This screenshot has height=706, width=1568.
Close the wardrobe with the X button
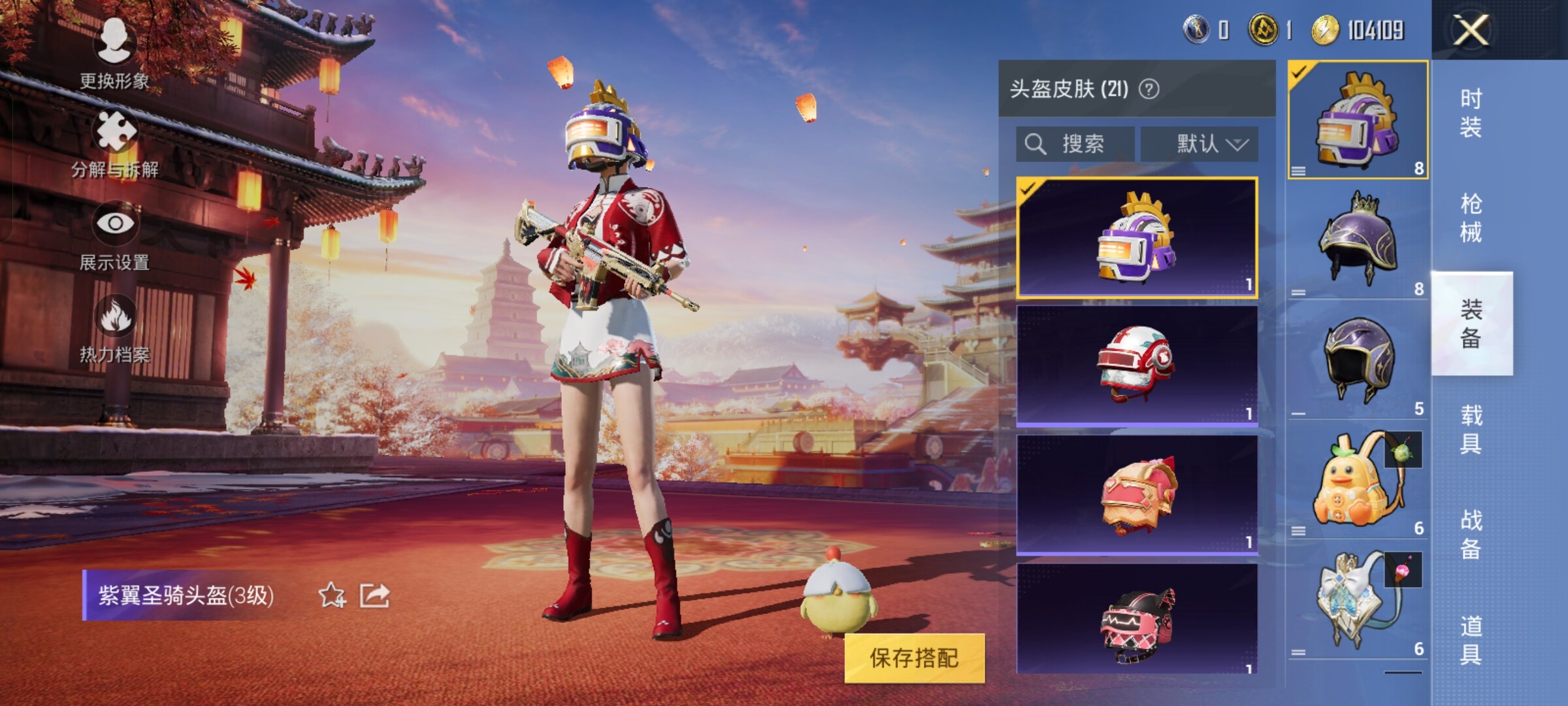[x=1470, y=30]
